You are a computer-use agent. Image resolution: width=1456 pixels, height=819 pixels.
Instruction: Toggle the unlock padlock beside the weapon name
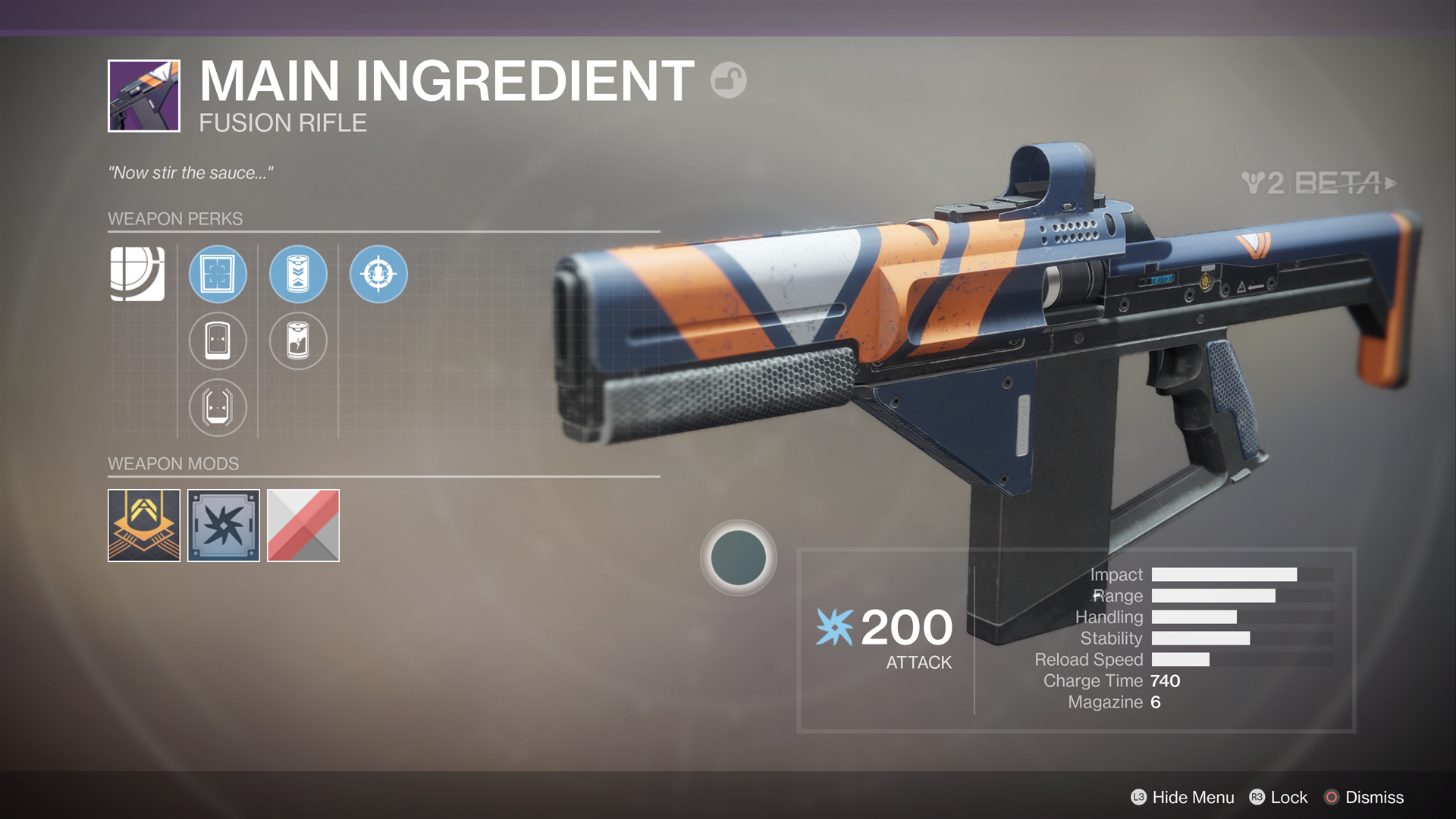pyautogui.click(x=727, y=81)
